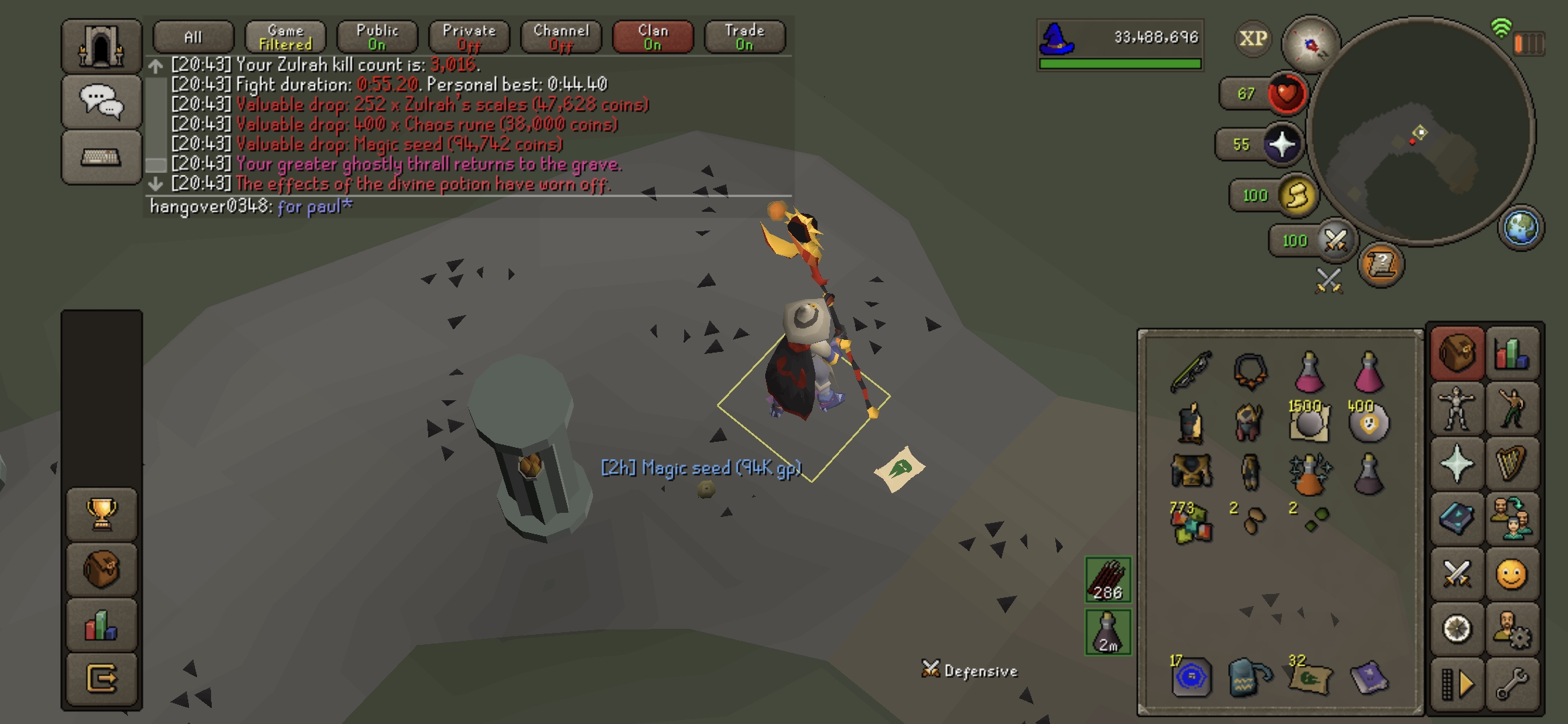Switch to the Trade chat tab
Screen dimensions: 1568x724
(x=744, y=38)
